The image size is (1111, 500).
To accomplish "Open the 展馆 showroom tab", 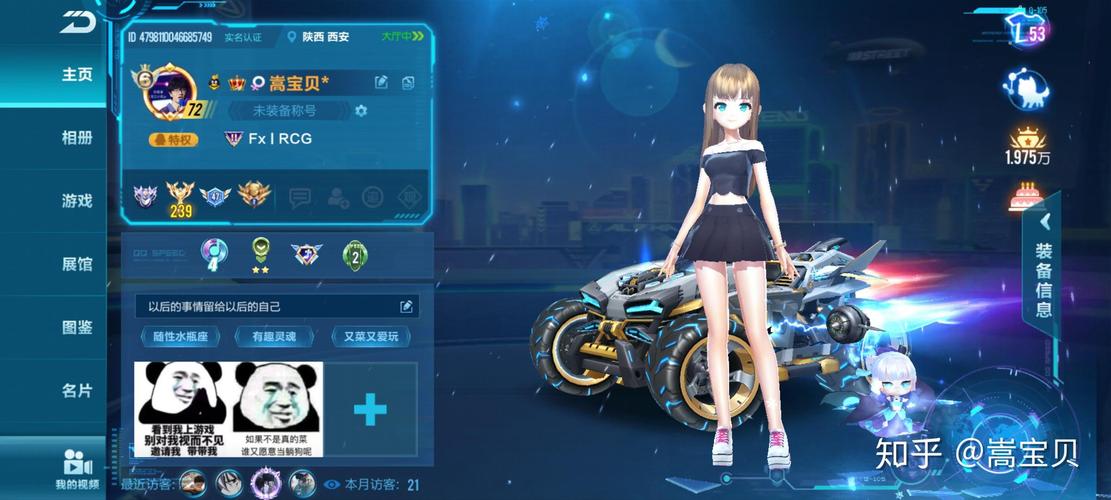I will (76, 264).
